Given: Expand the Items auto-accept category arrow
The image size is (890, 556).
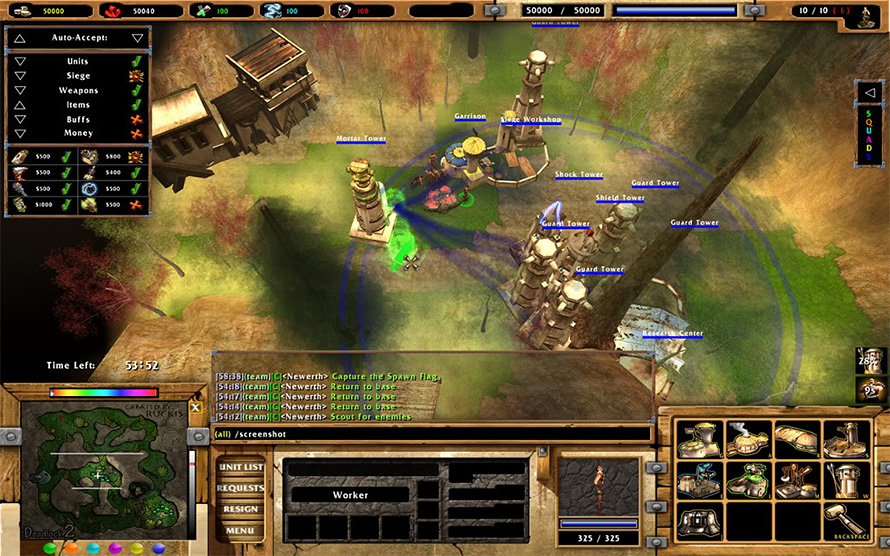Looking at the screenshot, I should (20, 104).
